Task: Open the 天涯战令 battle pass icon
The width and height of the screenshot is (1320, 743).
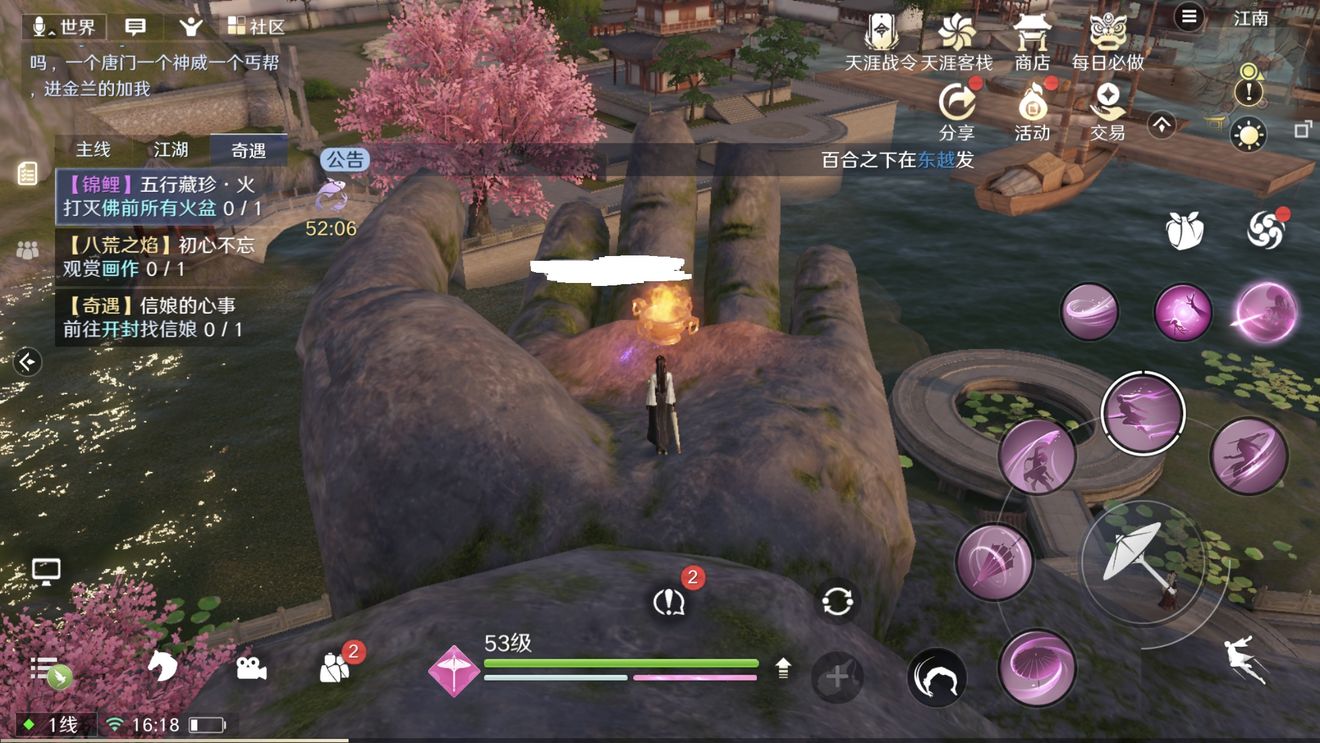Action: pyautogui.click(x=883, y=38)
